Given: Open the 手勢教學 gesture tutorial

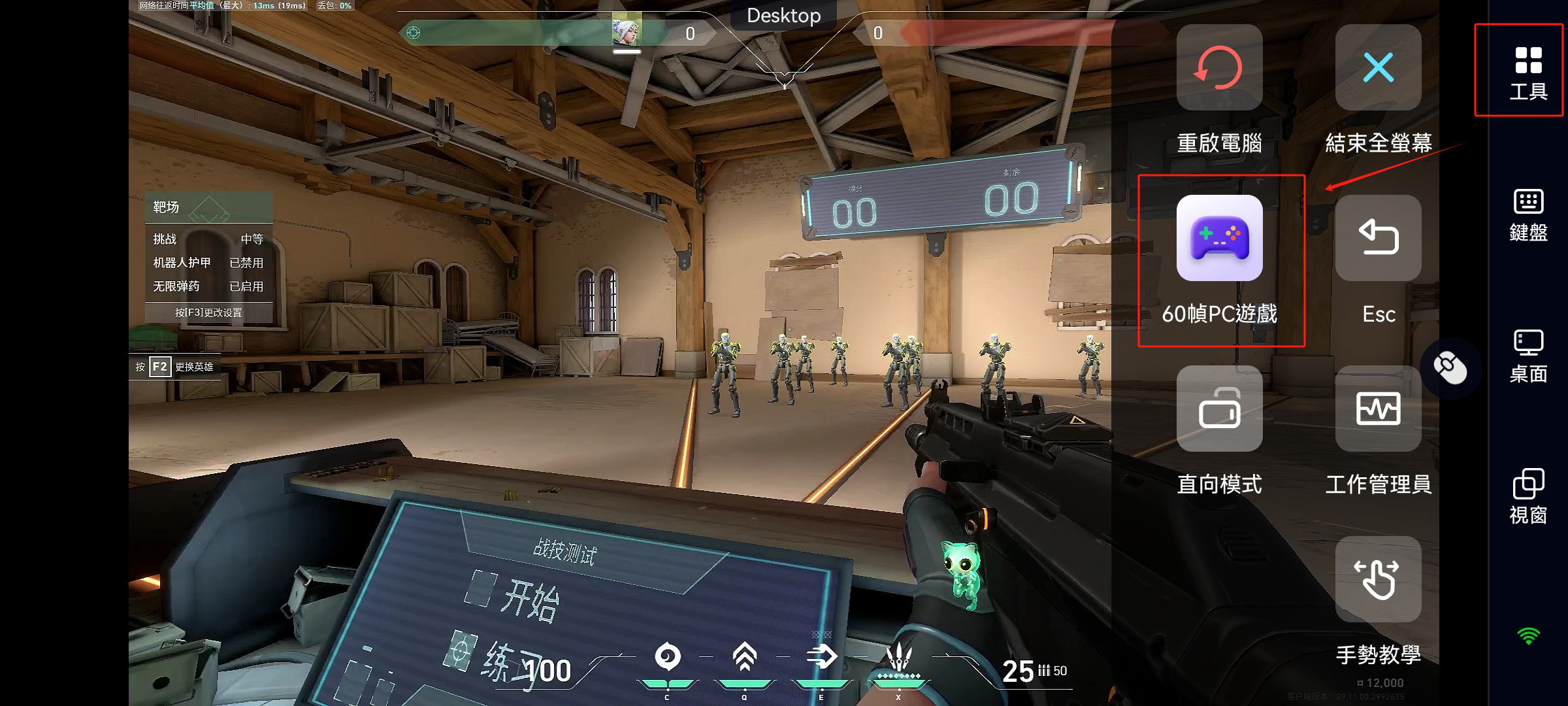Looking at the screenshot, I should tap(1378, 580).
